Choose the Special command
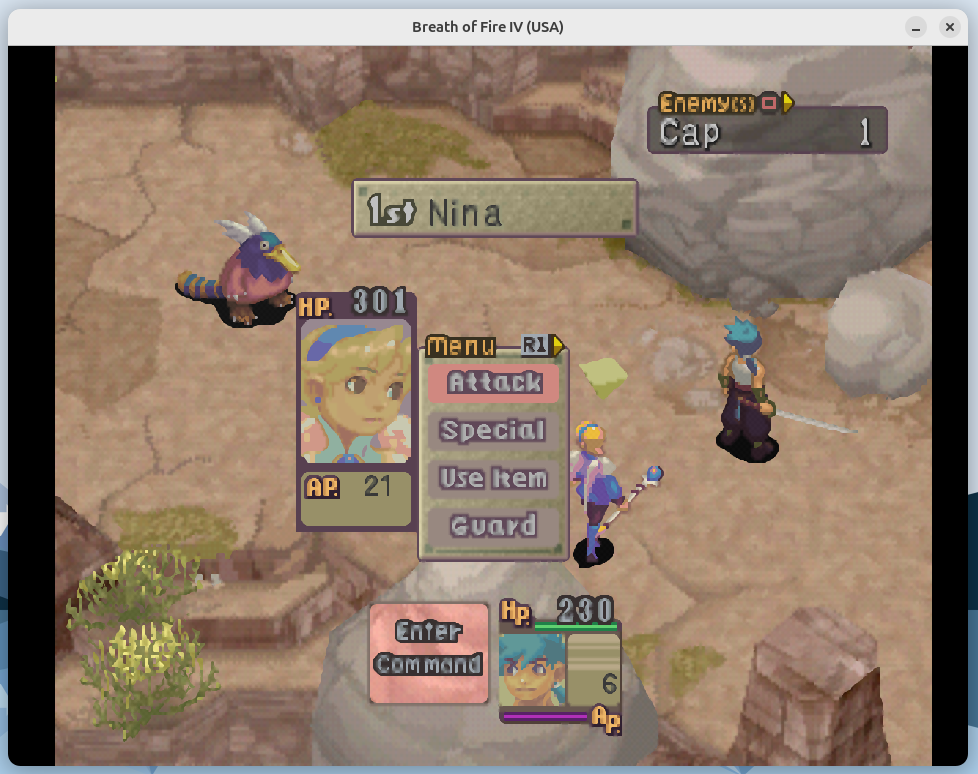The width and height of the screenshot is (978, 774). 494,431
